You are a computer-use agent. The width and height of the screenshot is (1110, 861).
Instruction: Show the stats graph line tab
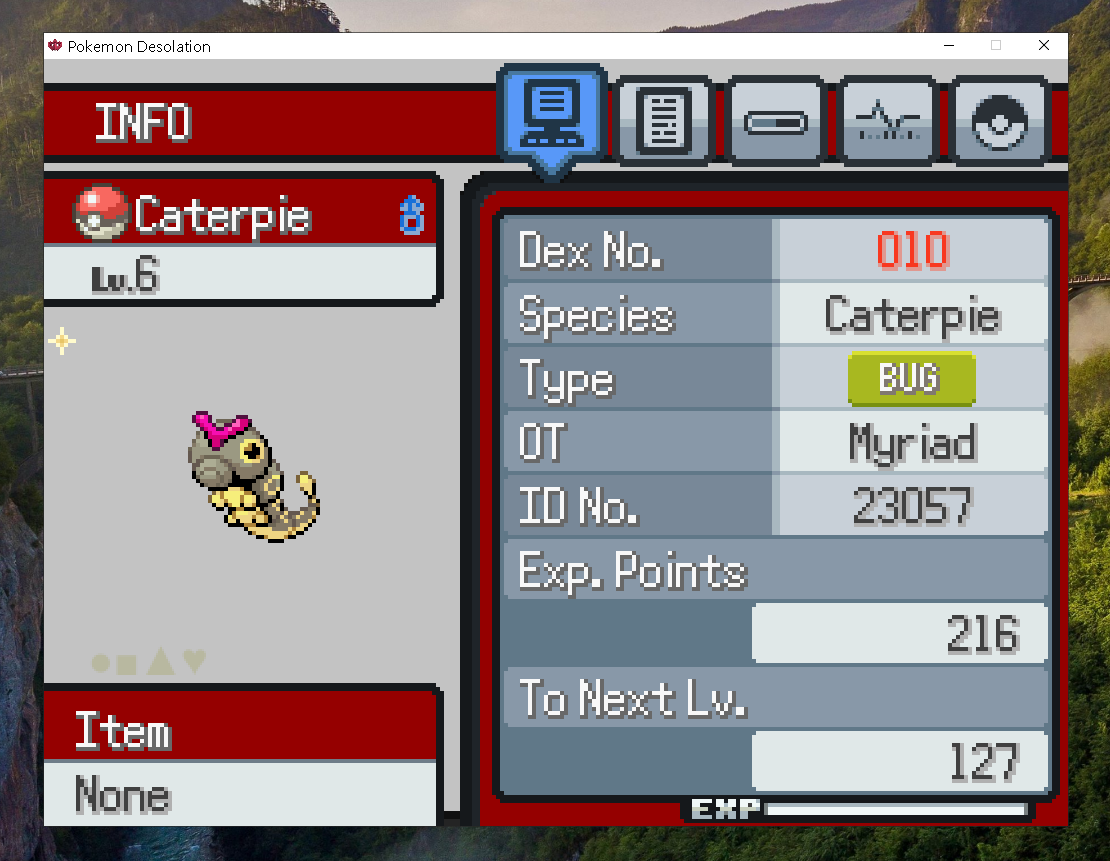[x=888, y=123]
